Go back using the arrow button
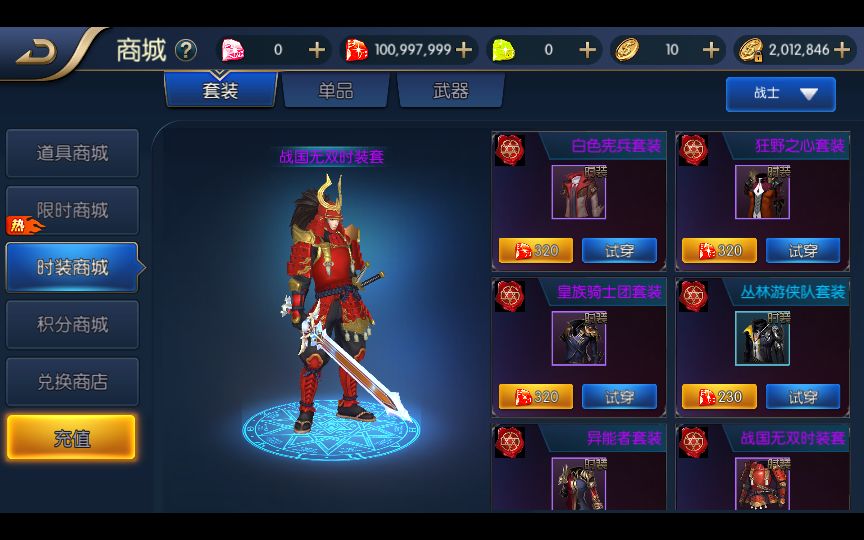Image resolution: width=864 pixels, height=540 pixels. tap(40, 52)
